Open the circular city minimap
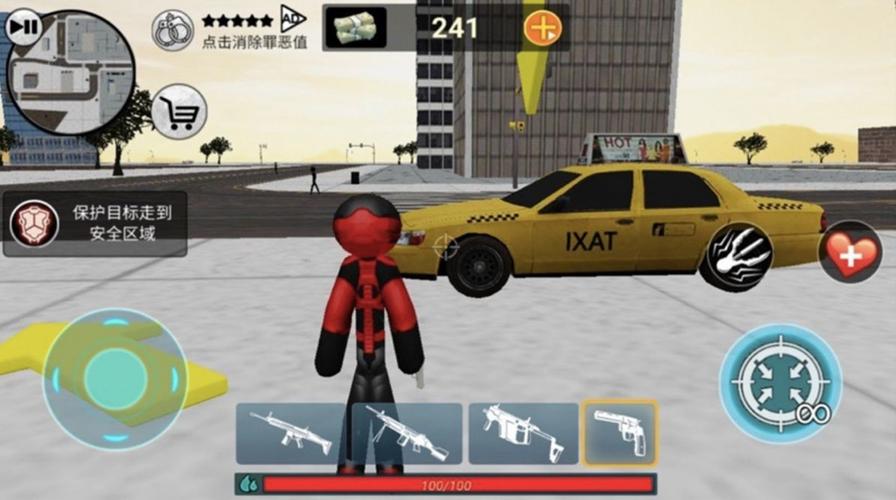The width and height of the screenshot is (896, 500). (72, 76)
